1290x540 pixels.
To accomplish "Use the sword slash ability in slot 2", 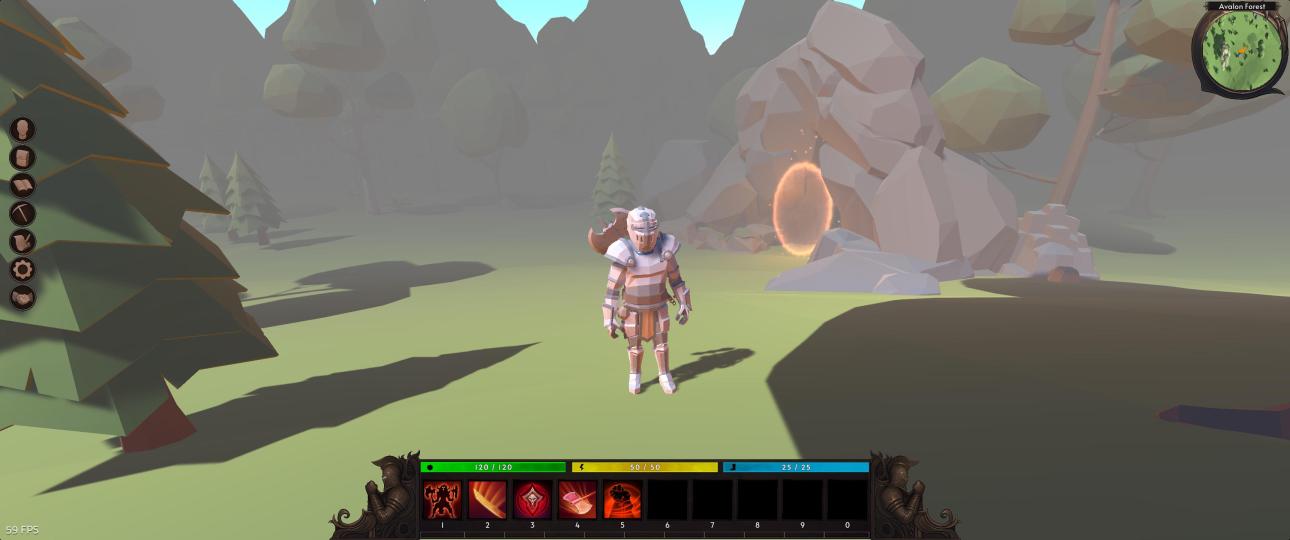I will click(x=487, y=499).
